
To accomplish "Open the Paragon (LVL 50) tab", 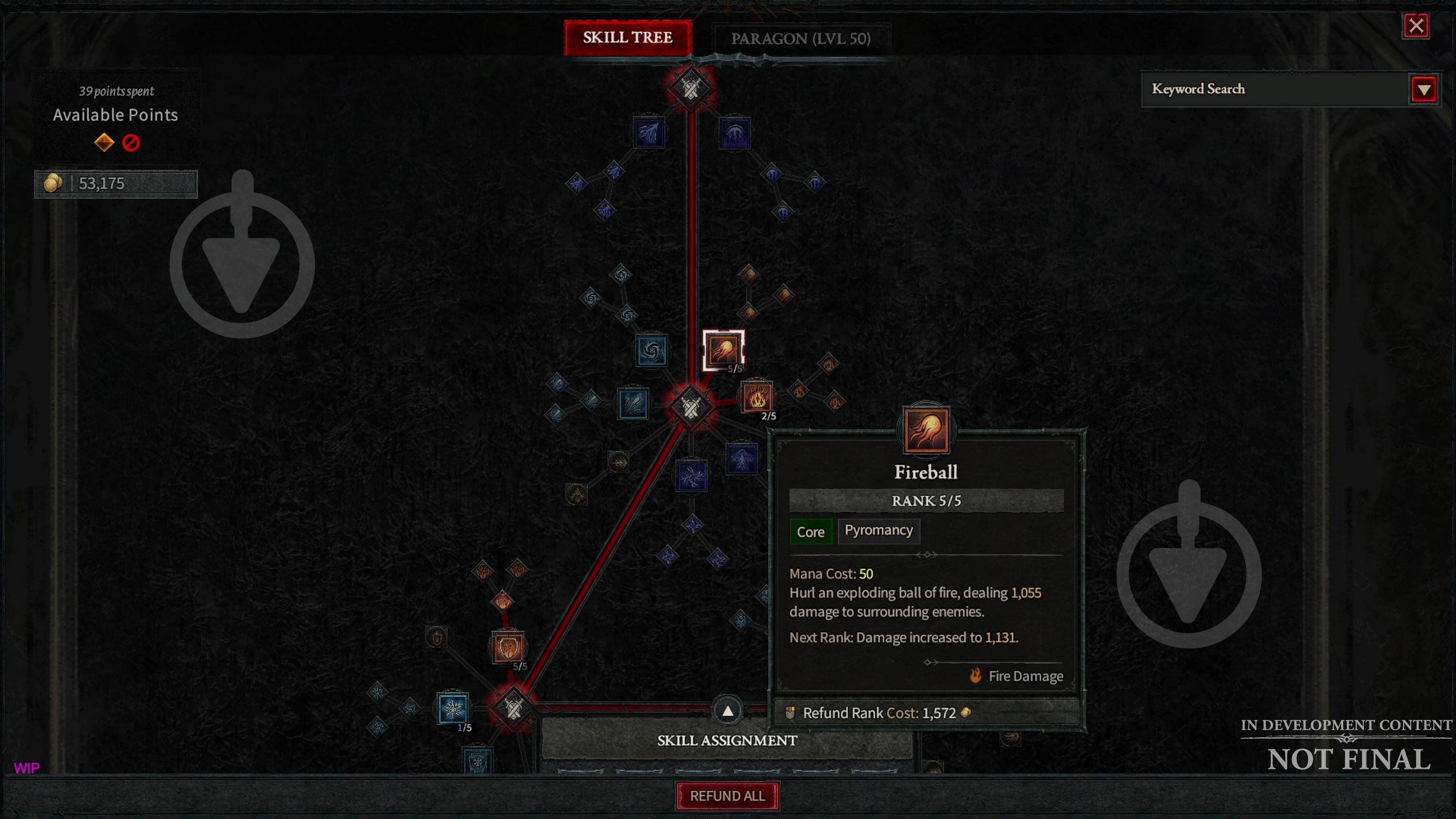I will pos(800,39).
